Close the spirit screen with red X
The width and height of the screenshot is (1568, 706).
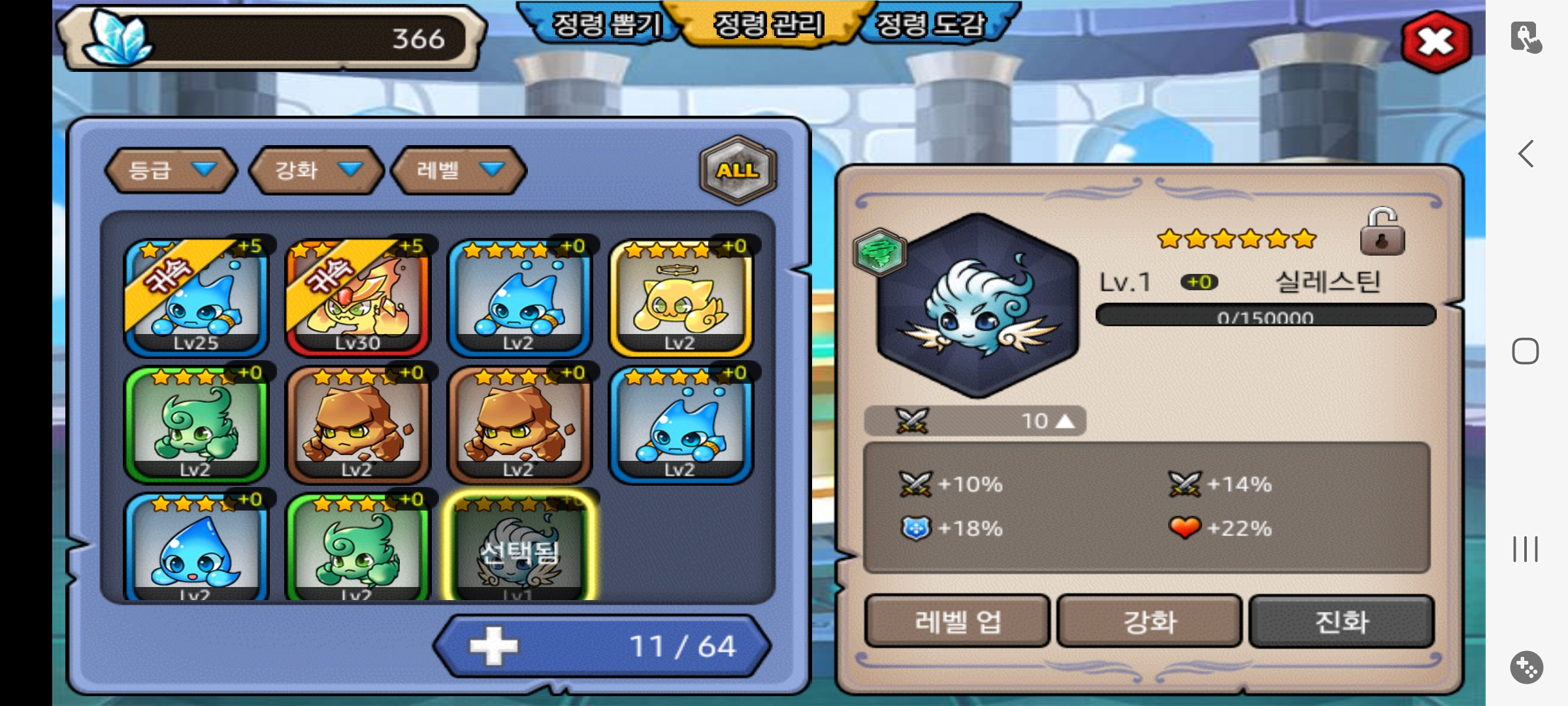(1436, 42)
